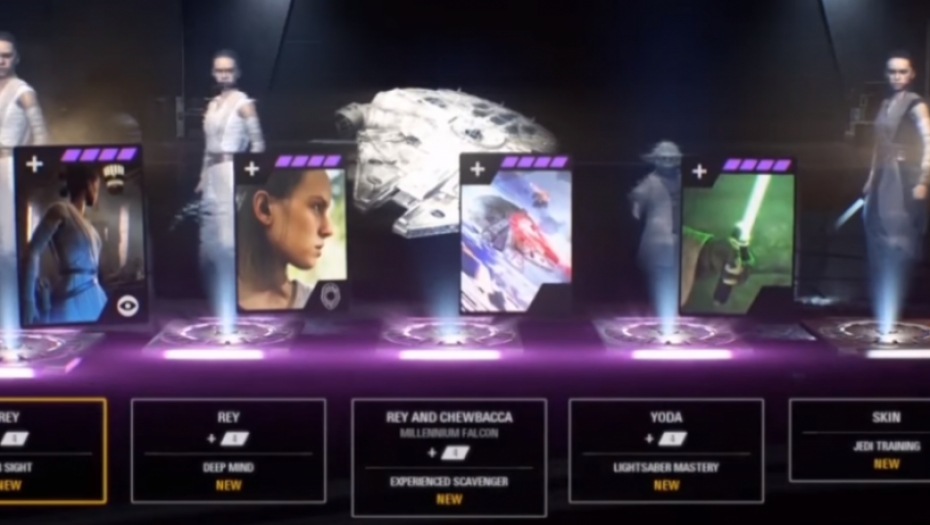
Task: Open Yoda's Lightsaber Mastery info panel
Action: (666, 450)
